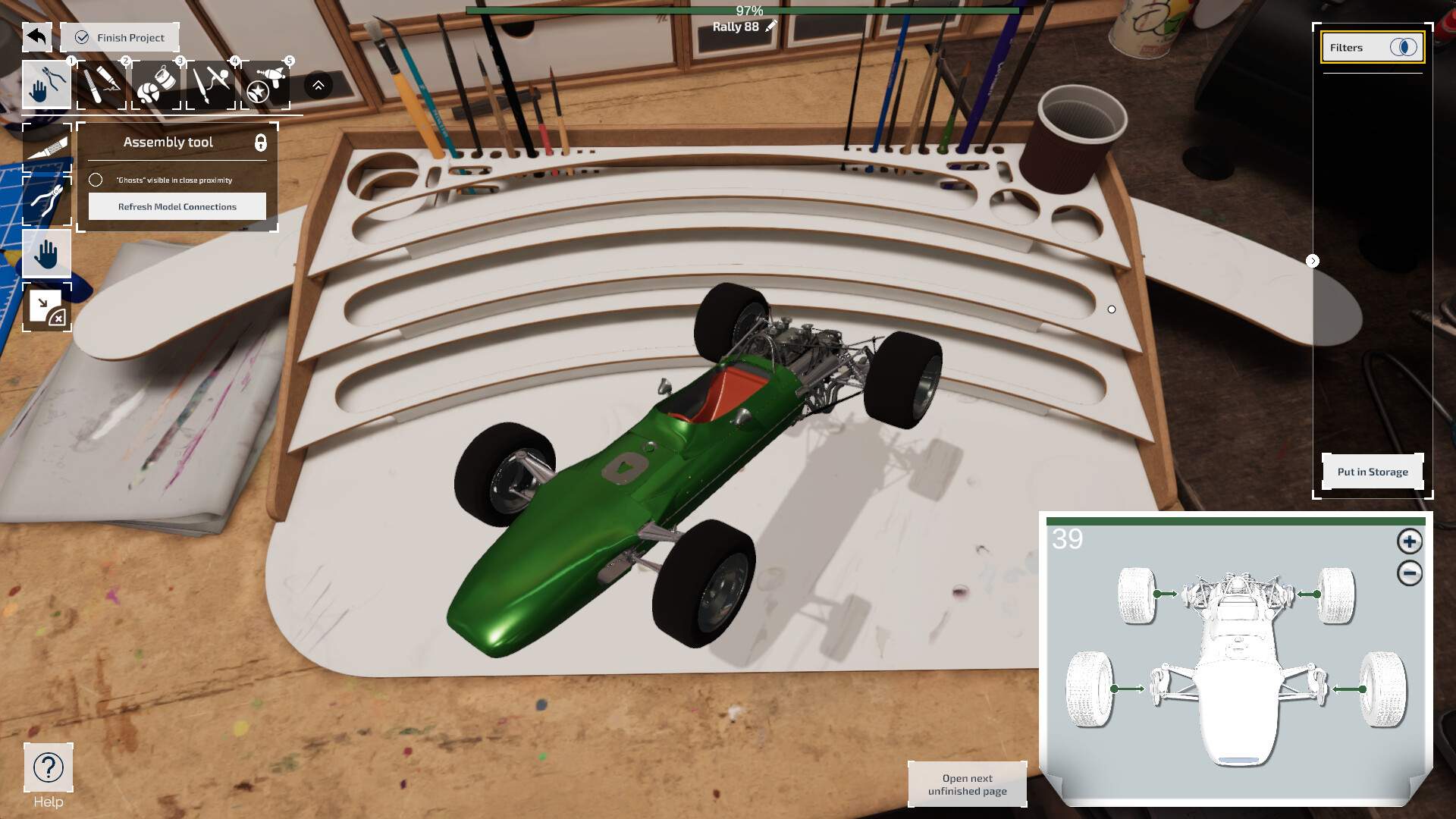The height and width of the screenshot is (819, 1456).
Task: Select the Assembly tool
Action: (x=47, y=83)
